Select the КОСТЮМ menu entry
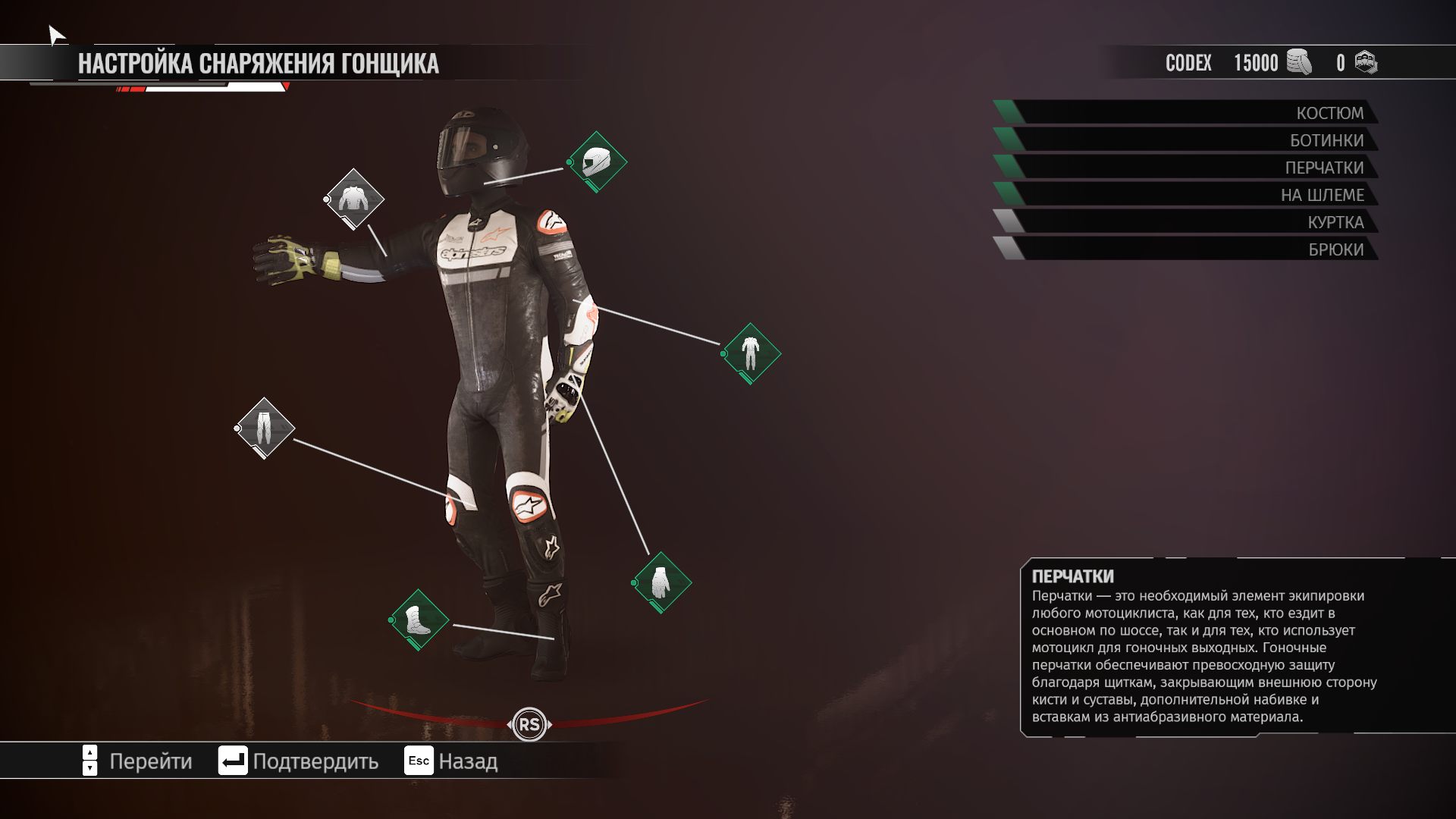The height and width of the screenshot is (819, 1456). tap(1187, 113)
